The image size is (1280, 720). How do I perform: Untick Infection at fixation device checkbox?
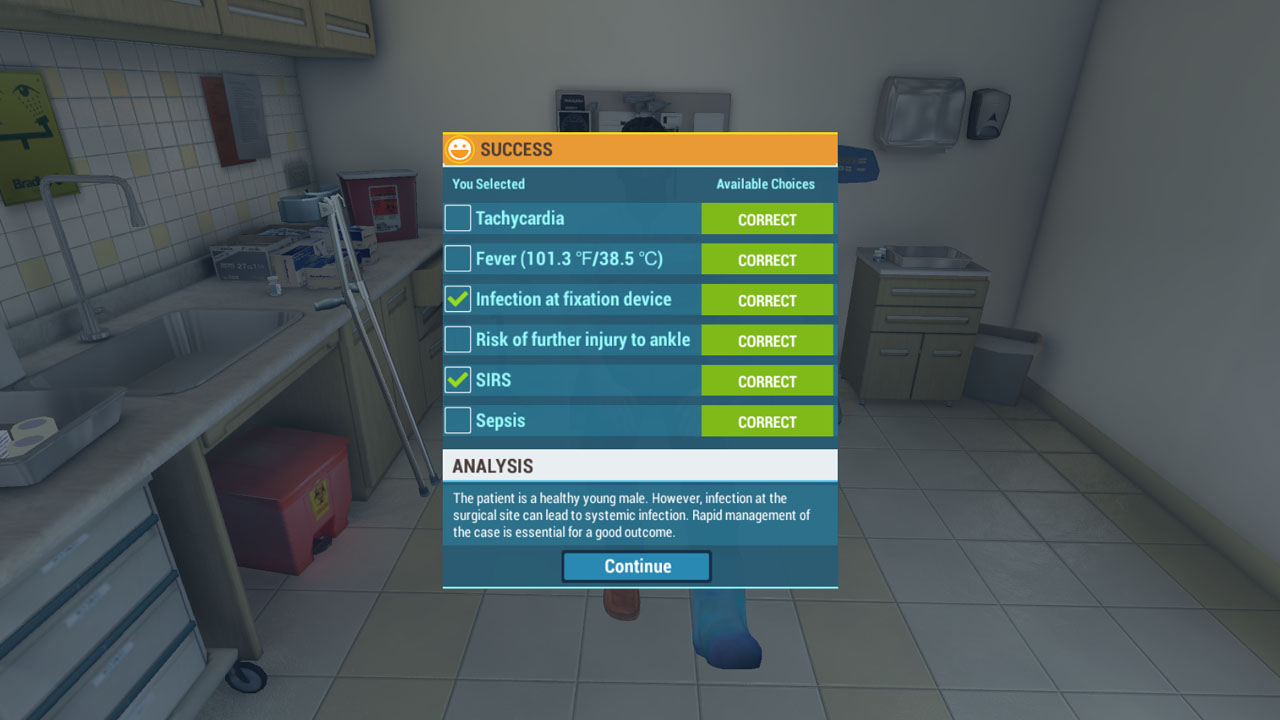pyautogui.click(x=458, y=299)
